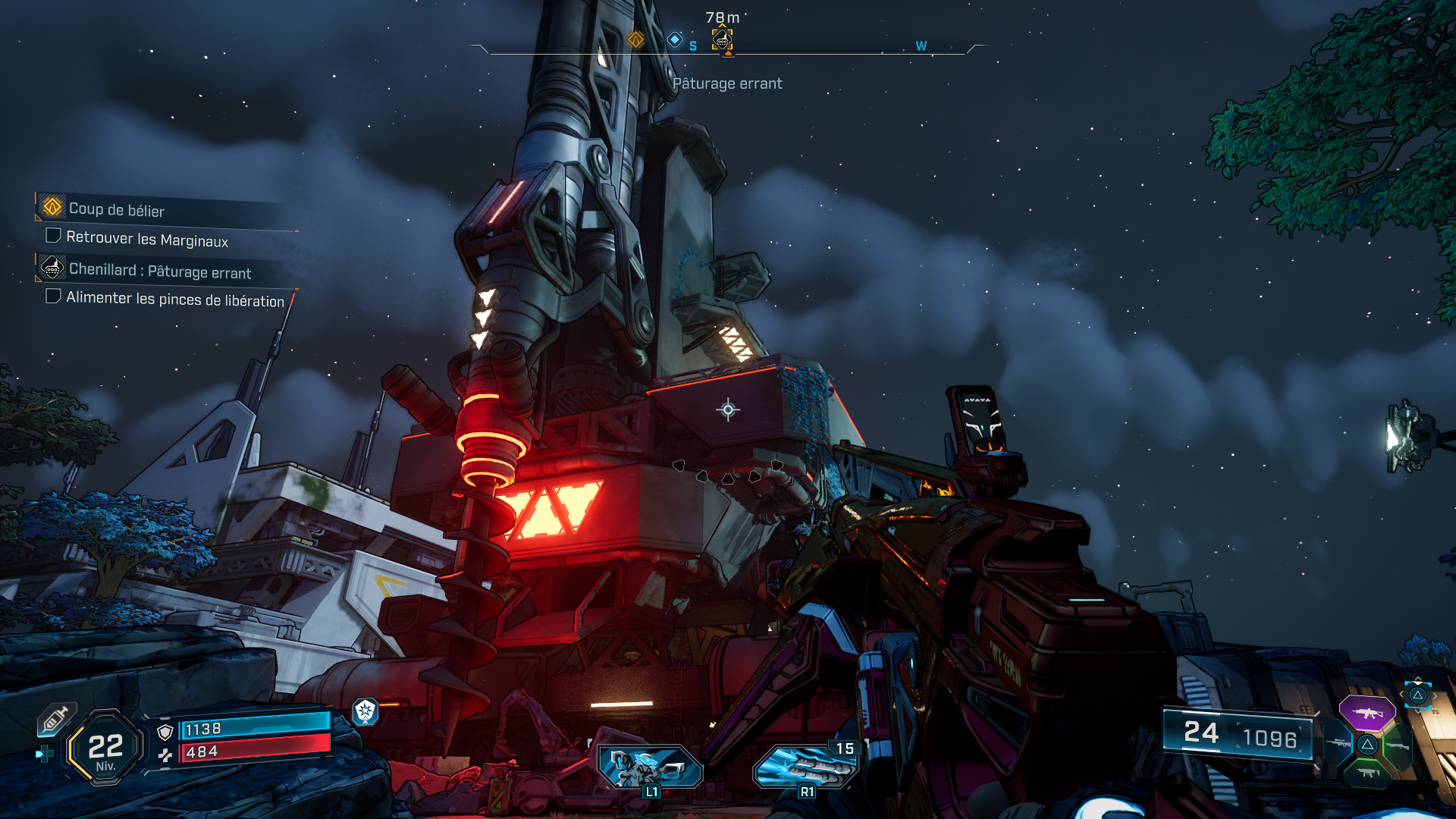Image resolution: width=1456 pixels, height=819 pixels.
Task: Tick the Alimenter les pinces de libération checkbox
Action: coord(53,296)
